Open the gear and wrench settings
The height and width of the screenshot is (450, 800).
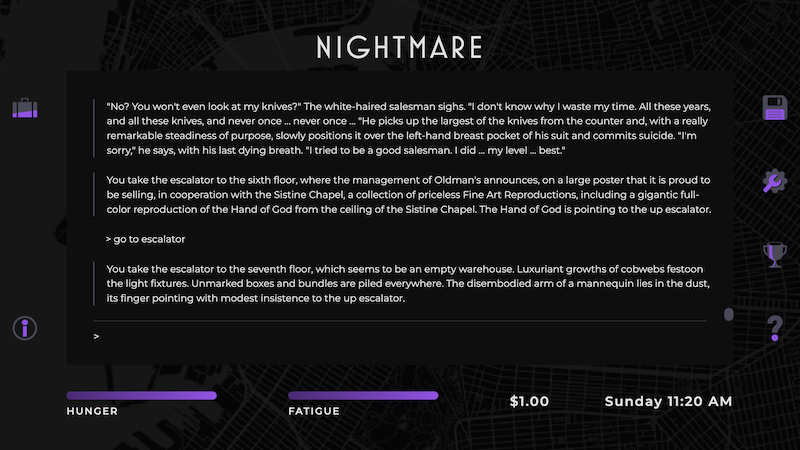tap(775, 181)
